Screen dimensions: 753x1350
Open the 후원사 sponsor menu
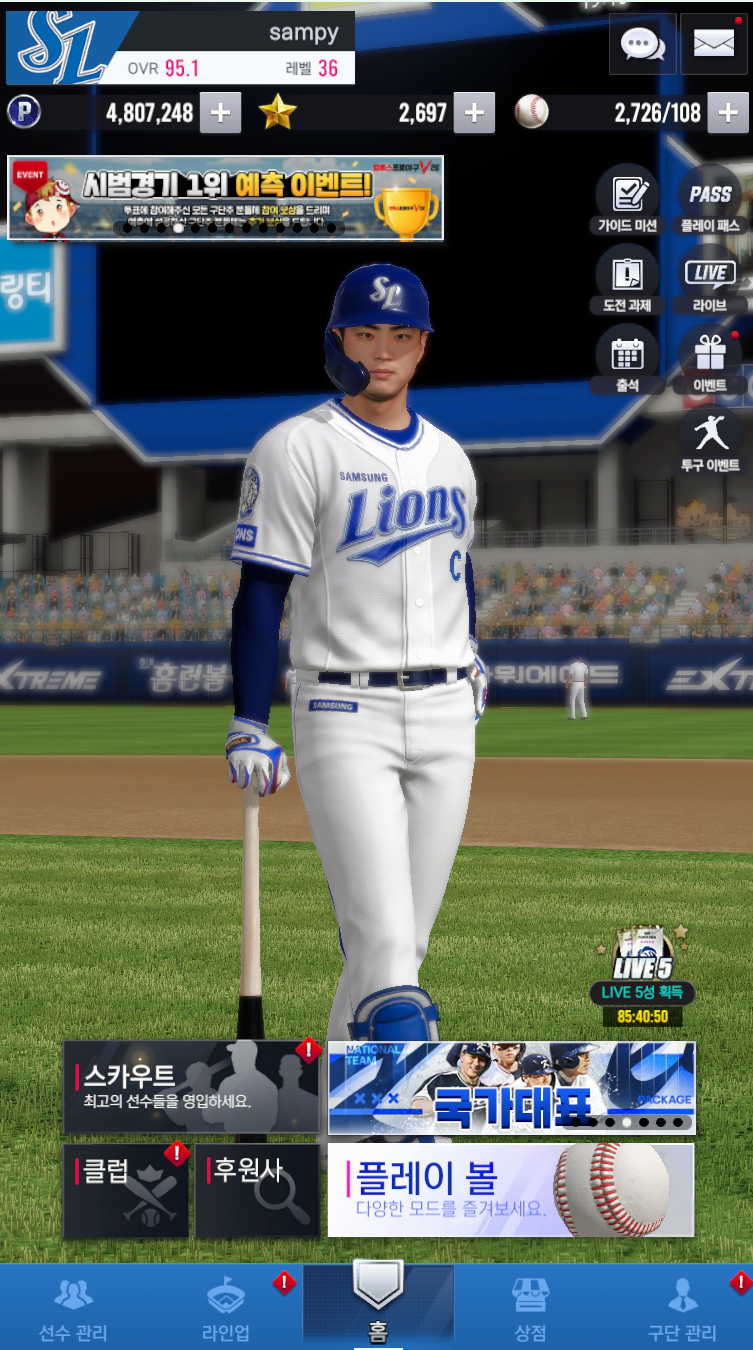pos(257,1190)
